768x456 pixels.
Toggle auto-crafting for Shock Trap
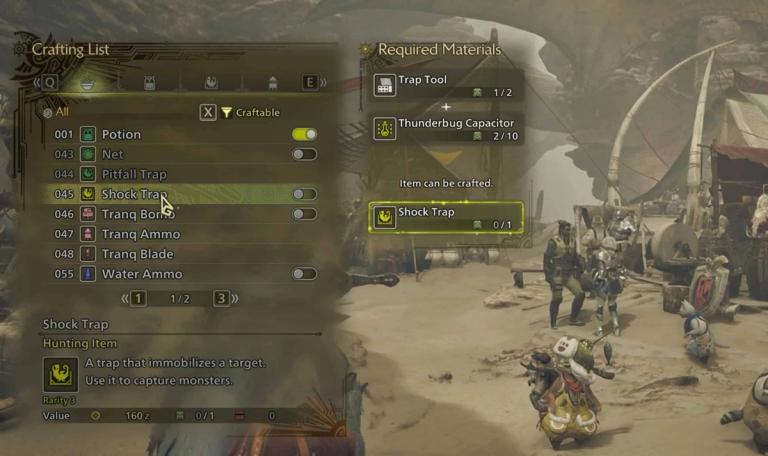304,194
